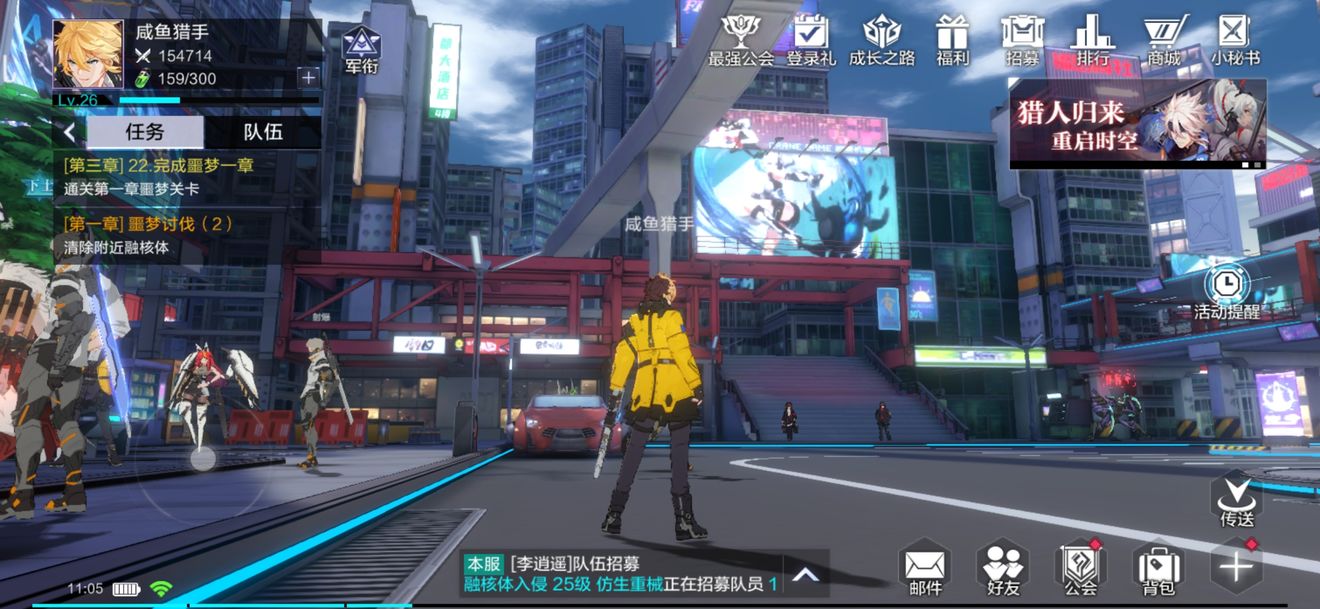This screenshot has height=609, width=1320.
Task: Show the 排行 rankings
Action: coord(1092,38)
